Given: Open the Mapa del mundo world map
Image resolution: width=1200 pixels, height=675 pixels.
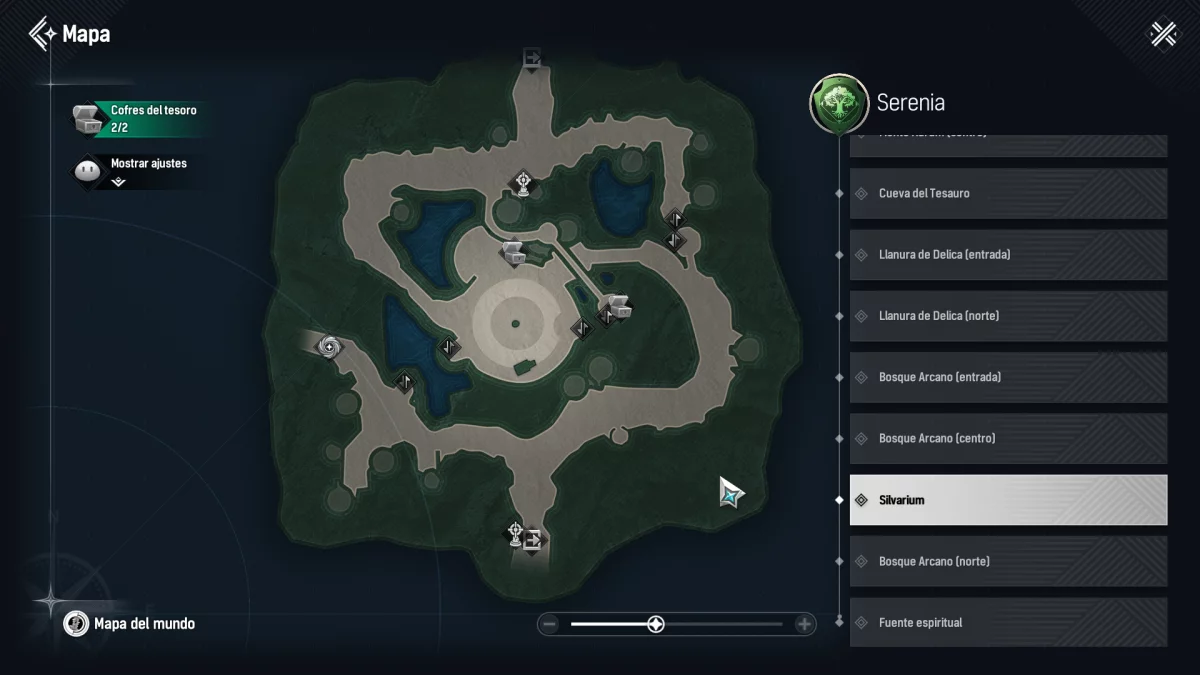Looking at the screenshot, I should pyautogui.click(x=129, y=624).
